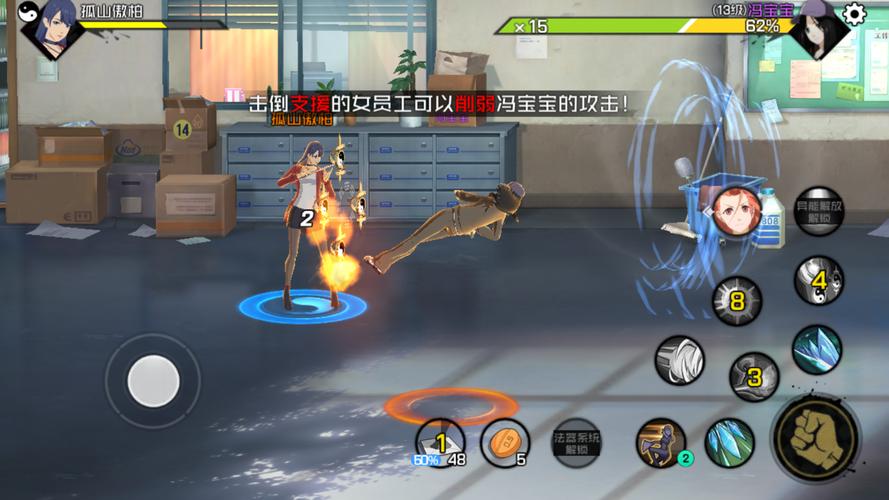Viewport: 889px width, 500px height.
Task: Open the settings gear icon
Action: (x=854, y=13)
